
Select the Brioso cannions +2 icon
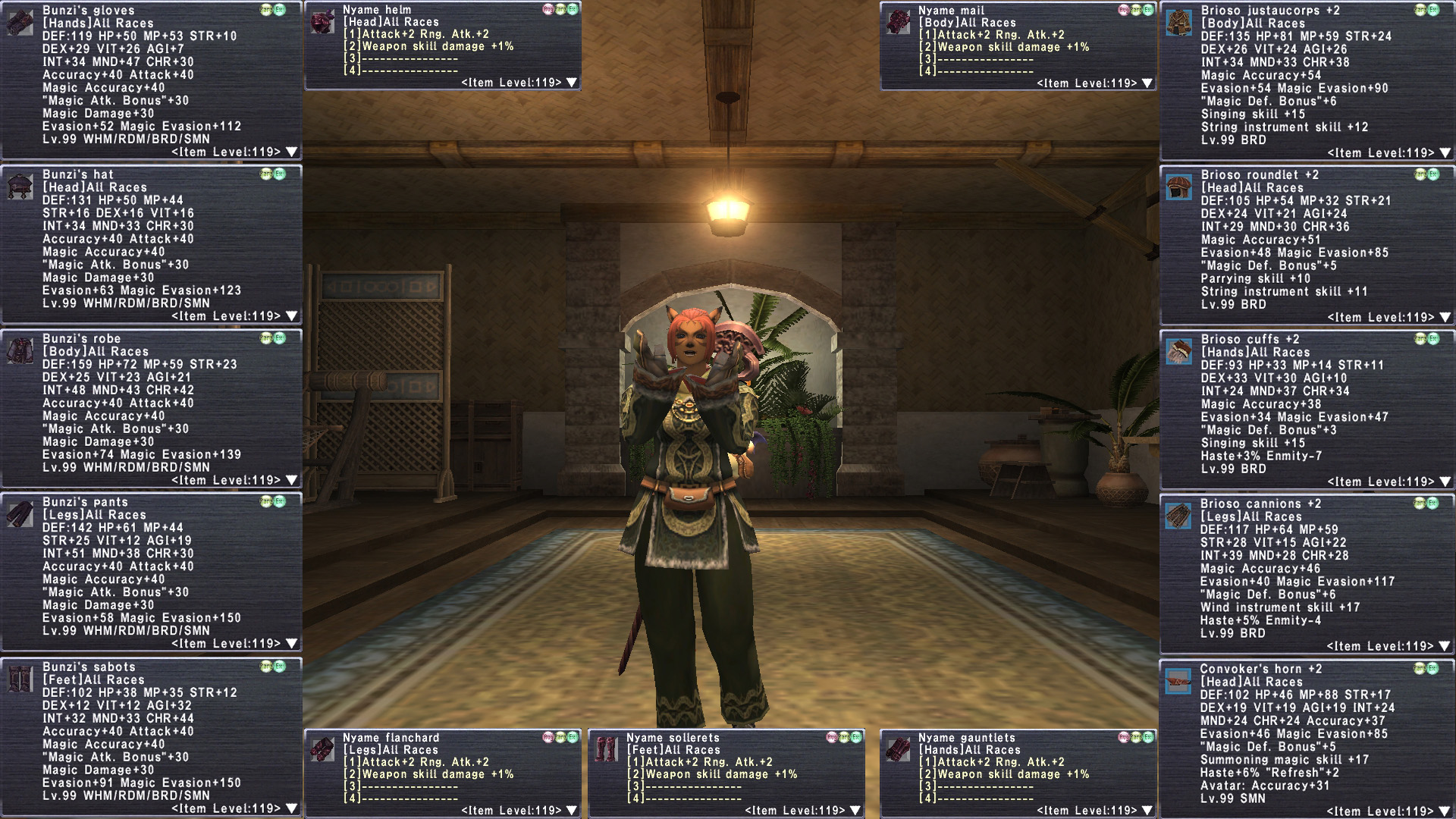coord(1178,516)
